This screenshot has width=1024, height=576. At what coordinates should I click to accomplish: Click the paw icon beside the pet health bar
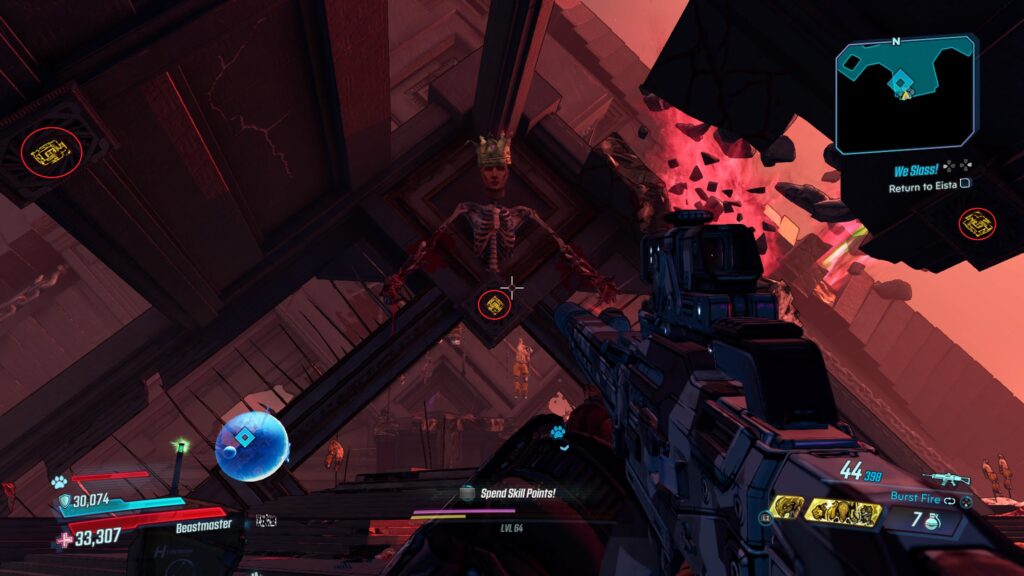(59, 482)
